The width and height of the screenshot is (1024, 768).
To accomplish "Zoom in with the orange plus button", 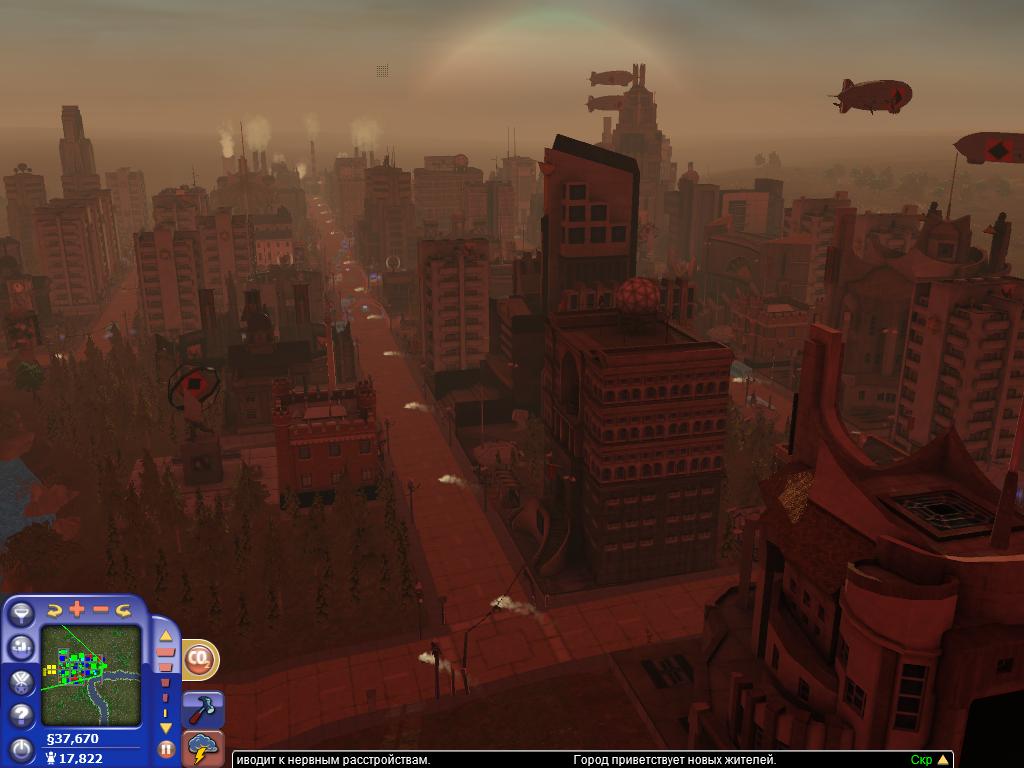I will tap(77, 609).
